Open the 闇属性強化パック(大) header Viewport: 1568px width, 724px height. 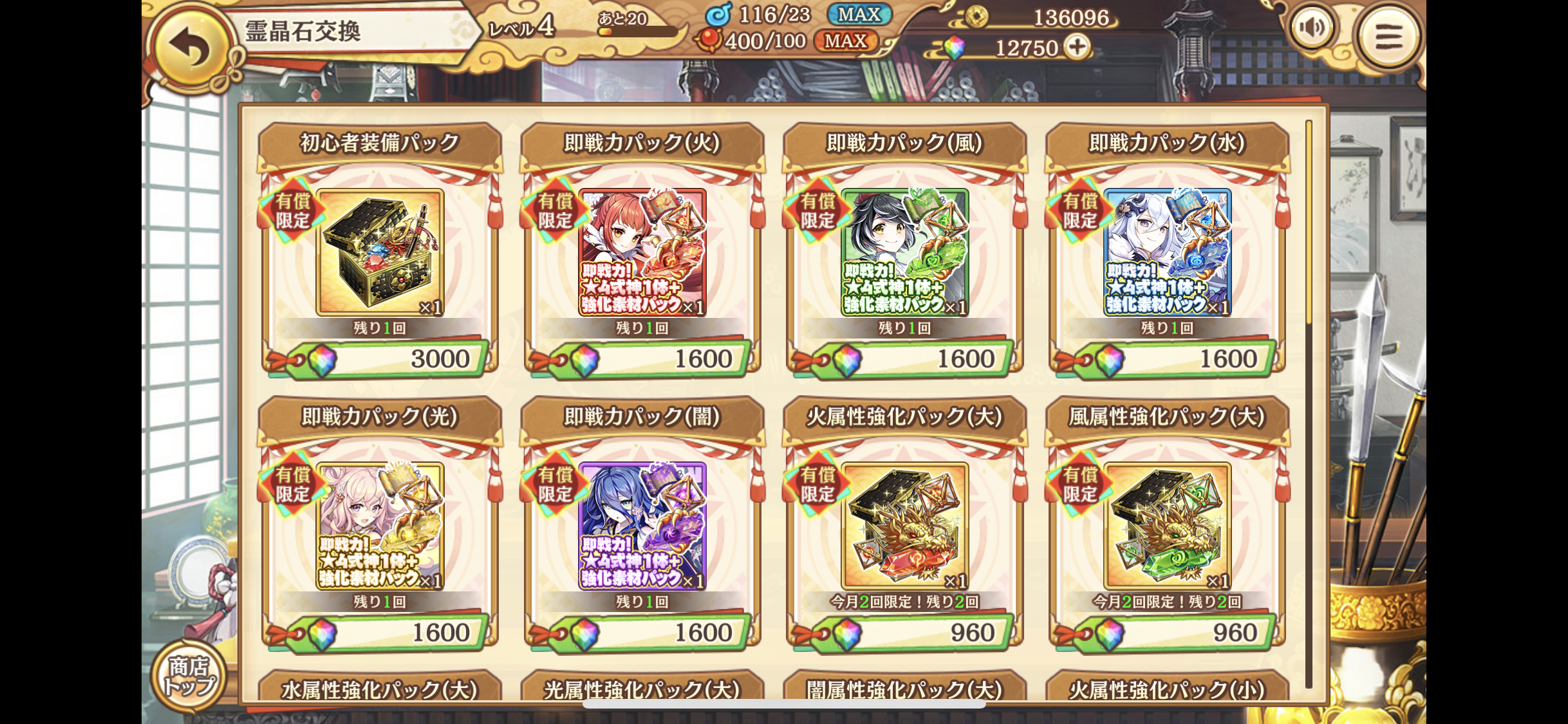[x=904, y=689]
